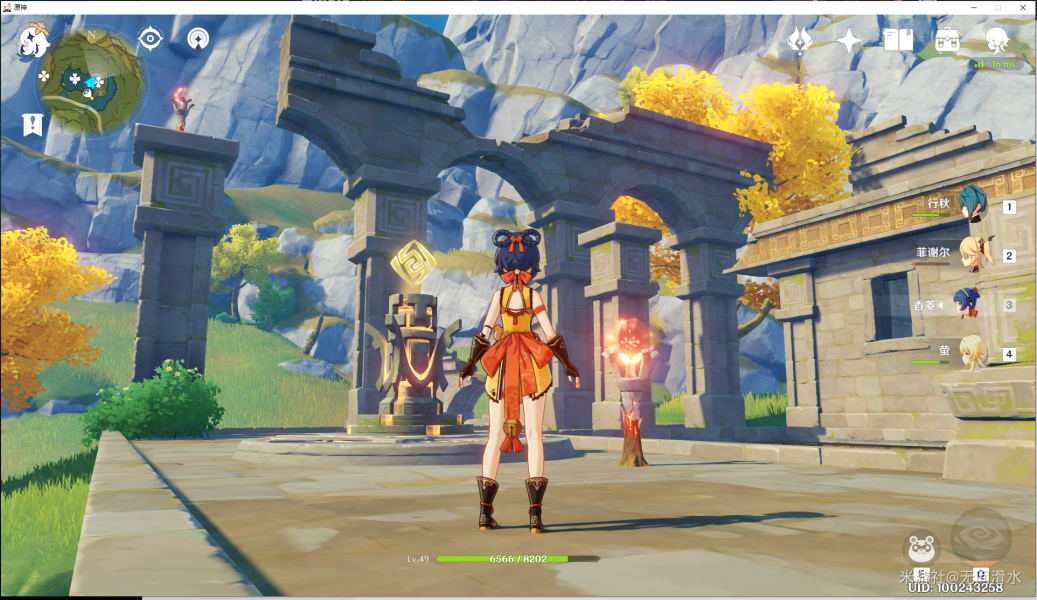The height and width of the screenshot is (600, 1037).
Task: Switch to party member 荧
Action: (x=970, y=352)
